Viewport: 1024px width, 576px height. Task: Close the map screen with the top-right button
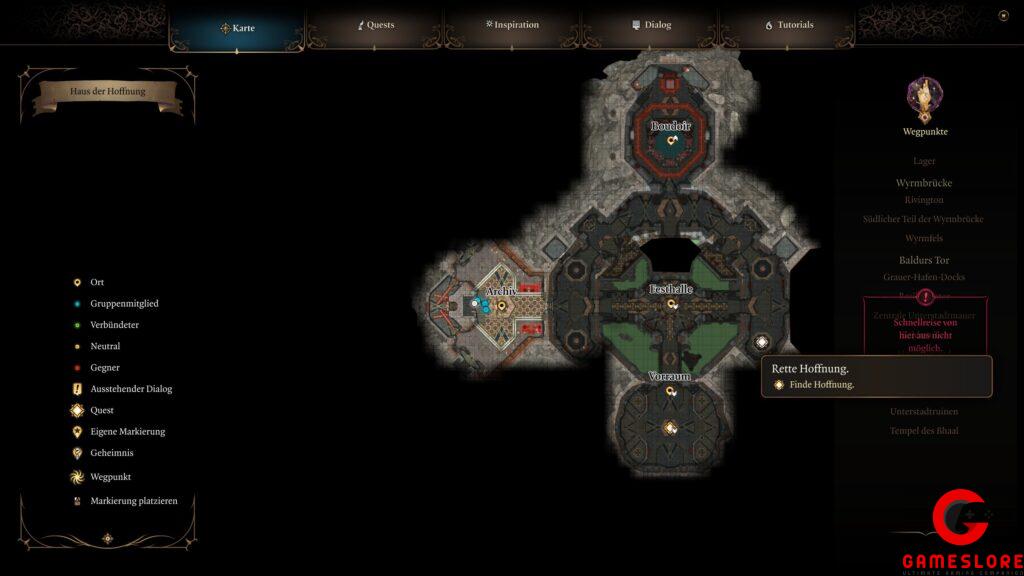coord(1003,15)
